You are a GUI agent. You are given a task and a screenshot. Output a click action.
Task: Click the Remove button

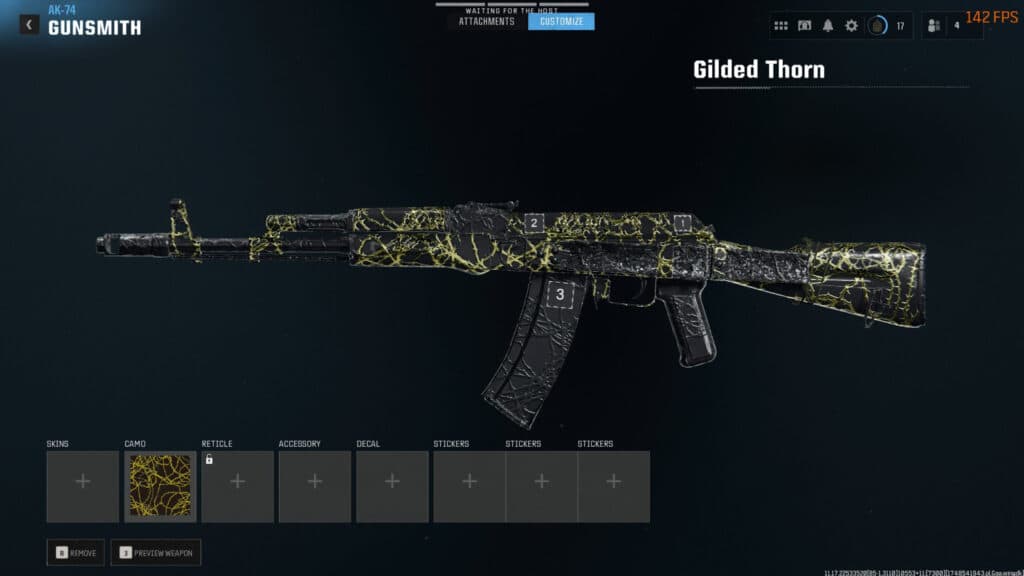click(x=75, y=552)
